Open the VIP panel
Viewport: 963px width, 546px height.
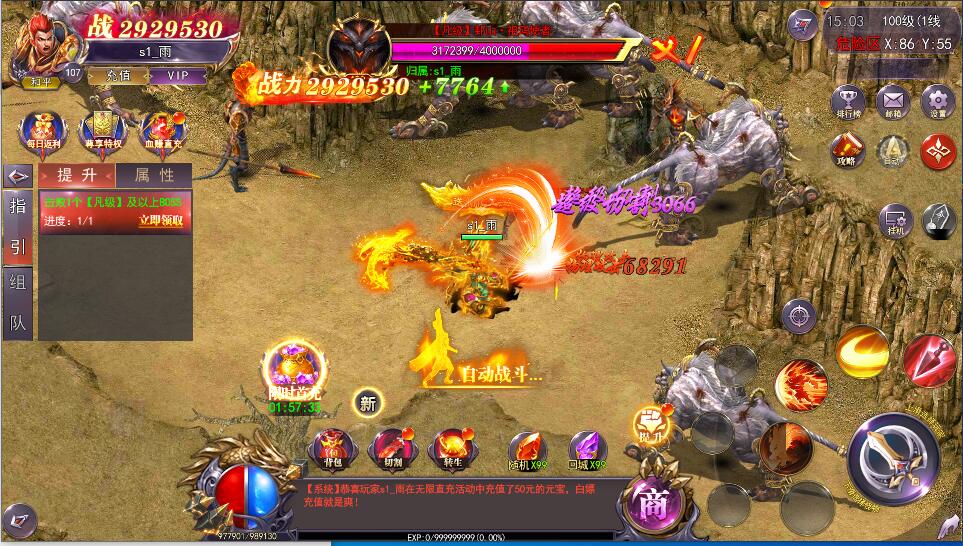178,75
